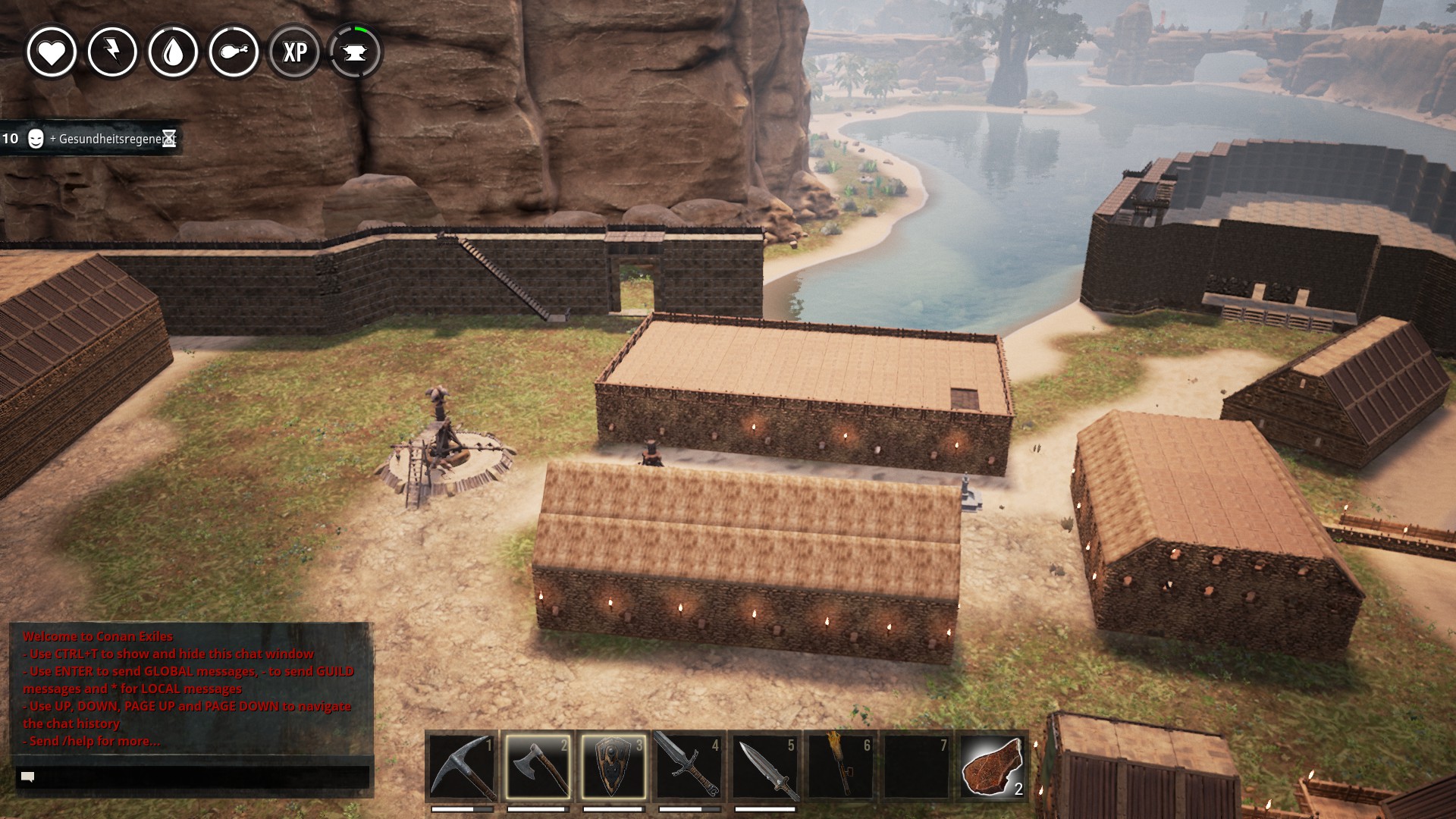Select the pickaxe in hotbar slot 1

tap(462, 766)
